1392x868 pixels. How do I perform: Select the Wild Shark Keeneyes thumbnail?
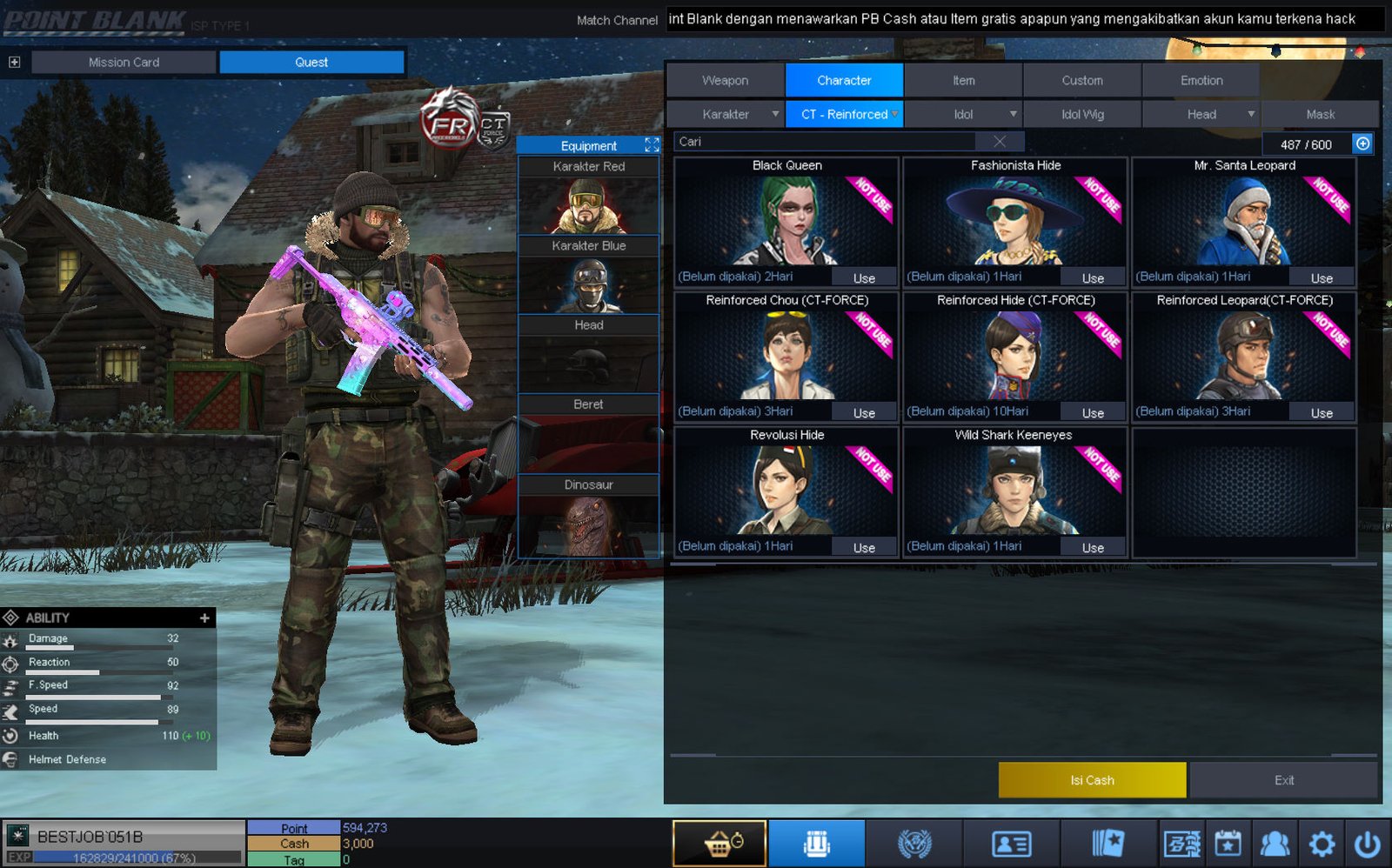[x=1014, y=490]
